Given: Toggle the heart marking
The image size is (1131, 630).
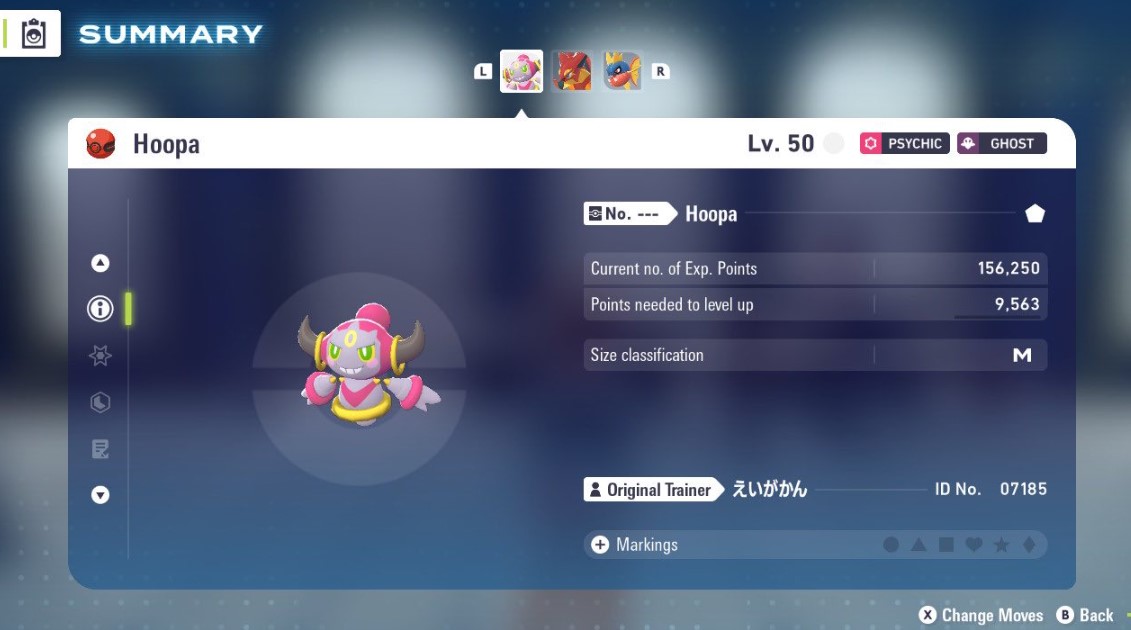Looking at the screenshot, I should 973,545.
